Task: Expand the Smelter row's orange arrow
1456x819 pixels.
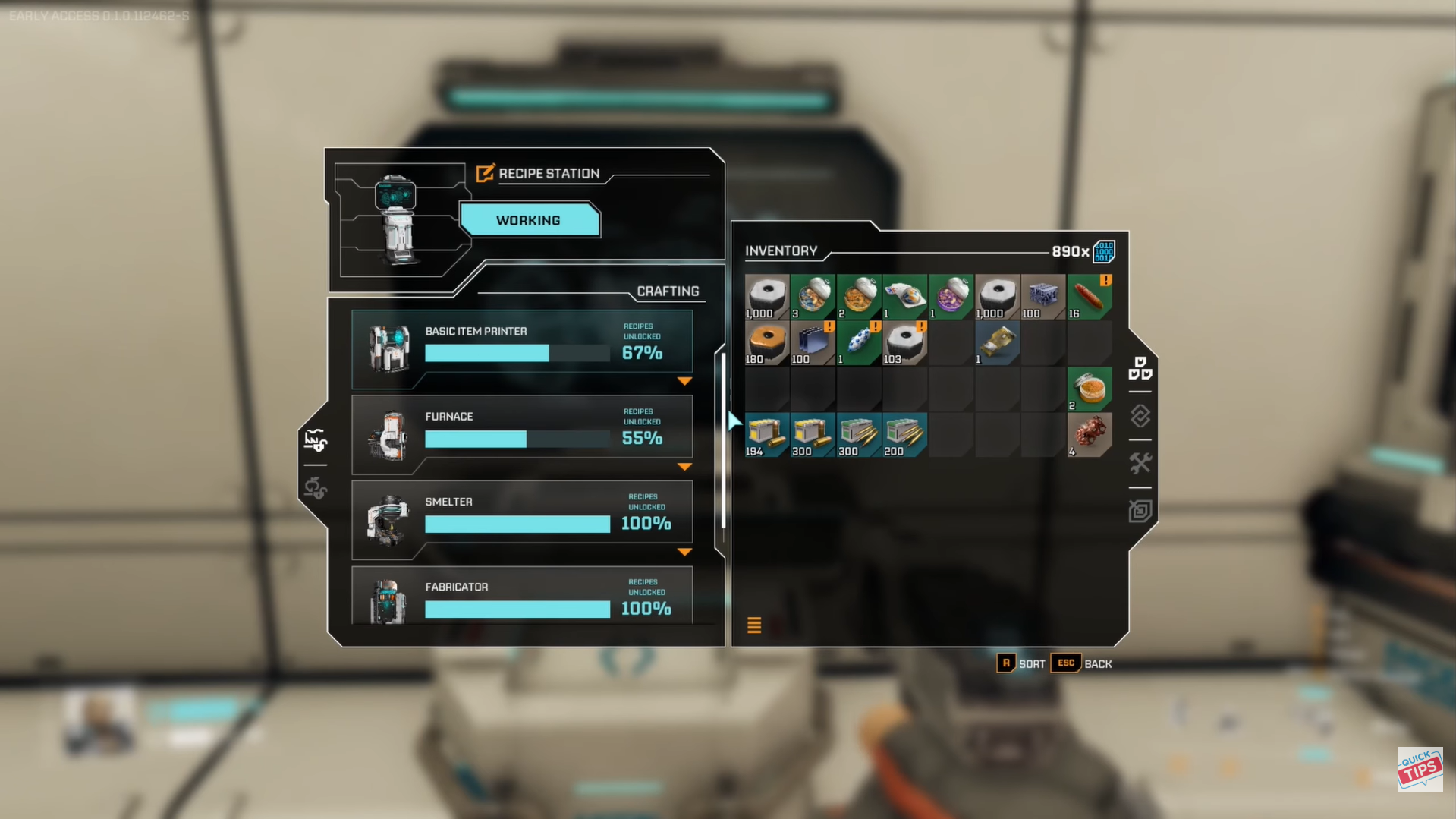Action: tap(684, 552)
